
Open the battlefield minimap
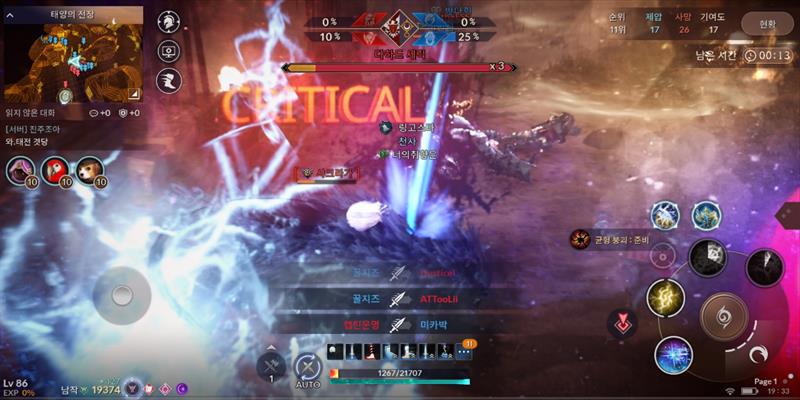click(x=72, y=57)
